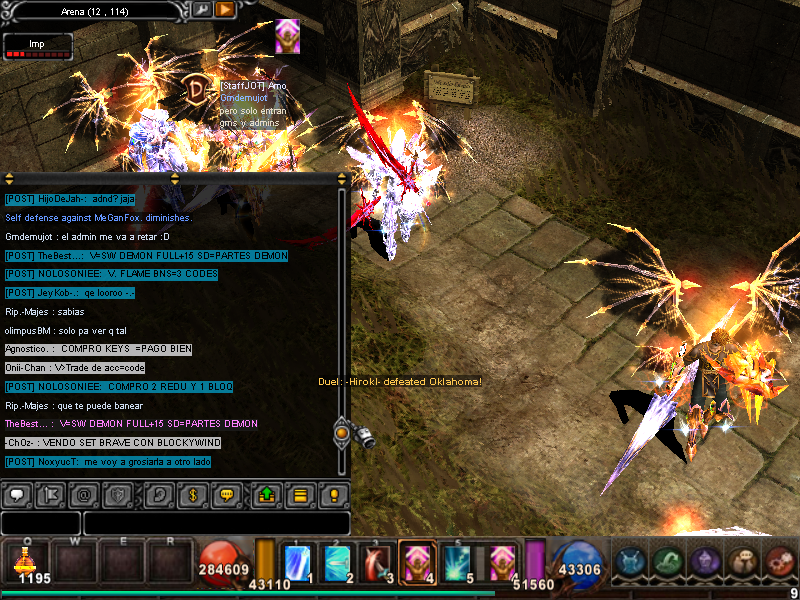The image size is (800, 600).
Task: Select the pink buff skill with orange frame
Action: 416,562
